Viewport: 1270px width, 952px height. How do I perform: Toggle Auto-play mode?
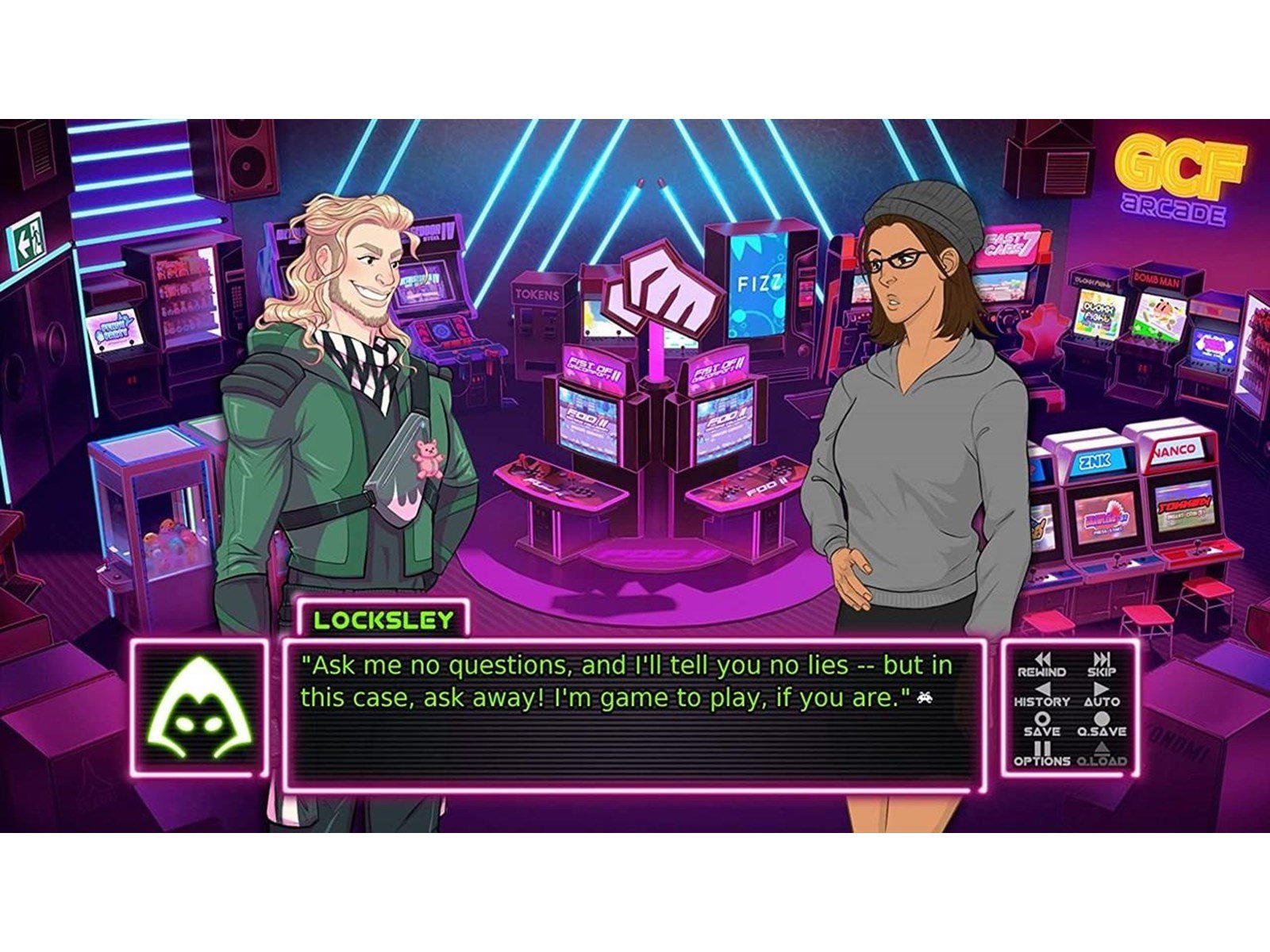point(1101,690)
